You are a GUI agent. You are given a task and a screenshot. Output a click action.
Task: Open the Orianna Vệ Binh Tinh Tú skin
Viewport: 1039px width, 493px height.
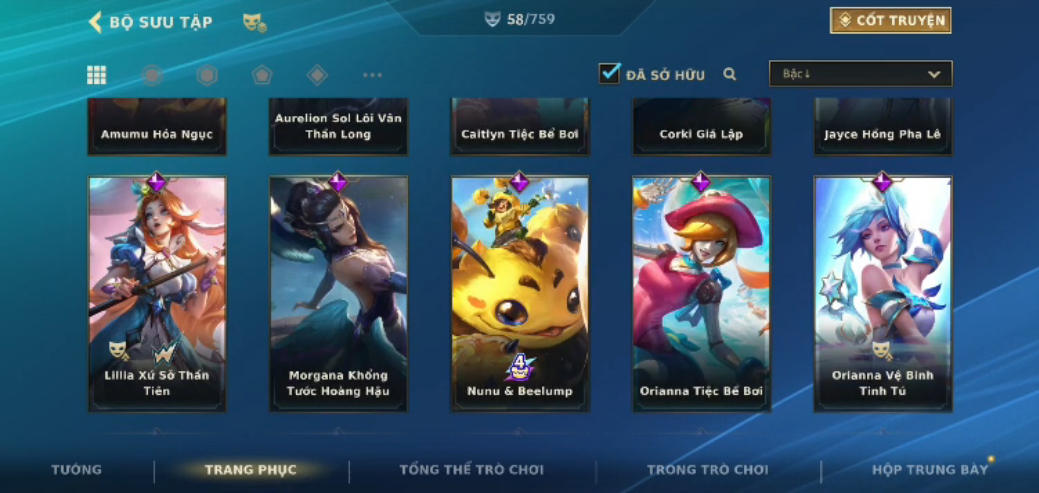(883, 293)
